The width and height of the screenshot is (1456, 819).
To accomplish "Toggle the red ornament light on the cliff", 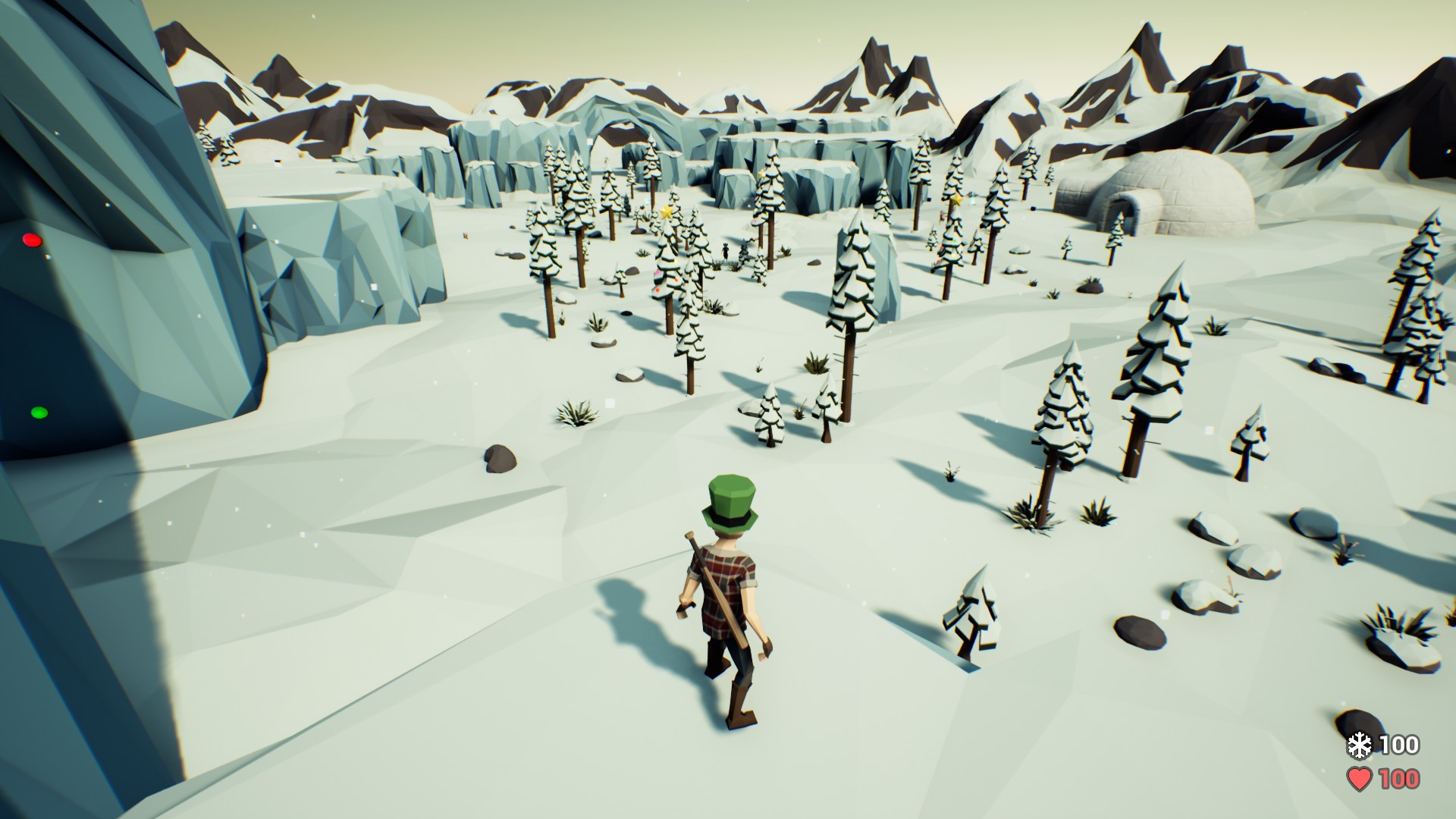I will pos(32,239).
